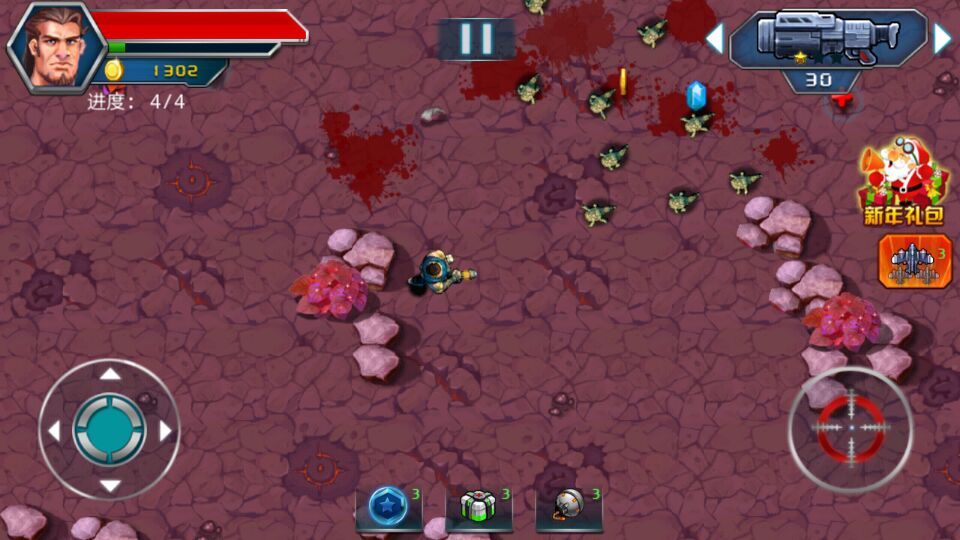Select the equipped heavy gun icon
Image resolution: width=960 pixels, height=540 pixels.
point(828,39)
